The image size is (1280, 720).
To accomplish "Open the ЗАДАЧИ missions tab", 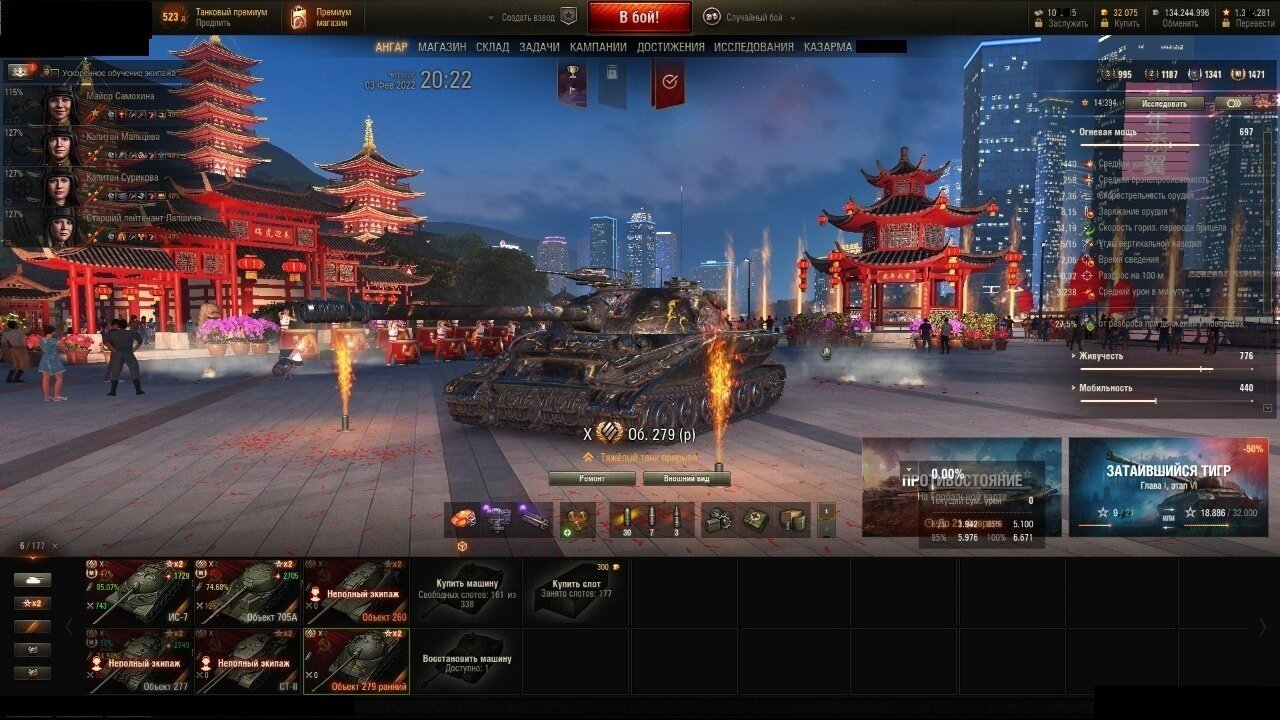I will [539, 47].
